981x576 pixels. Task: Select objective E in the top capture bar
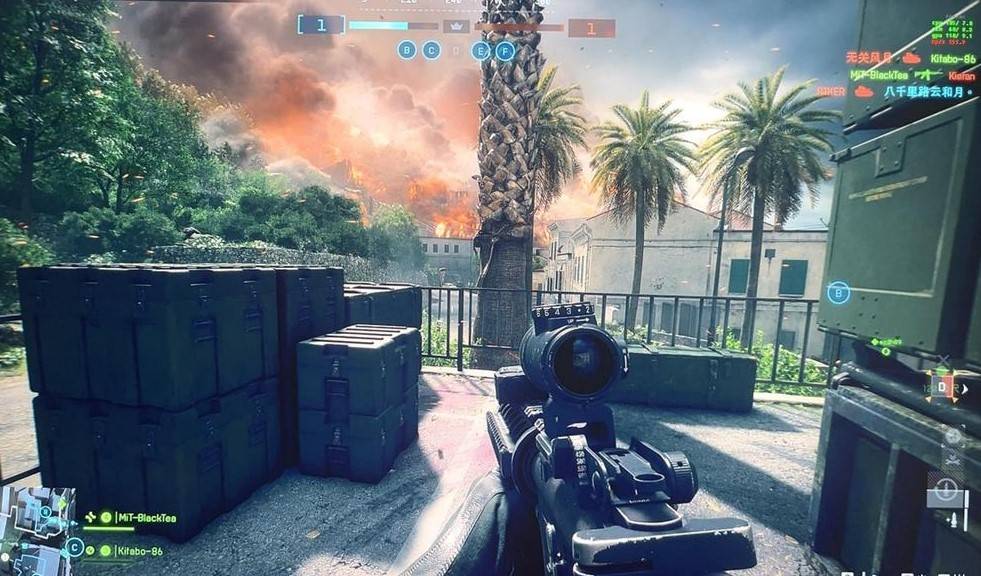click(481, 50)
